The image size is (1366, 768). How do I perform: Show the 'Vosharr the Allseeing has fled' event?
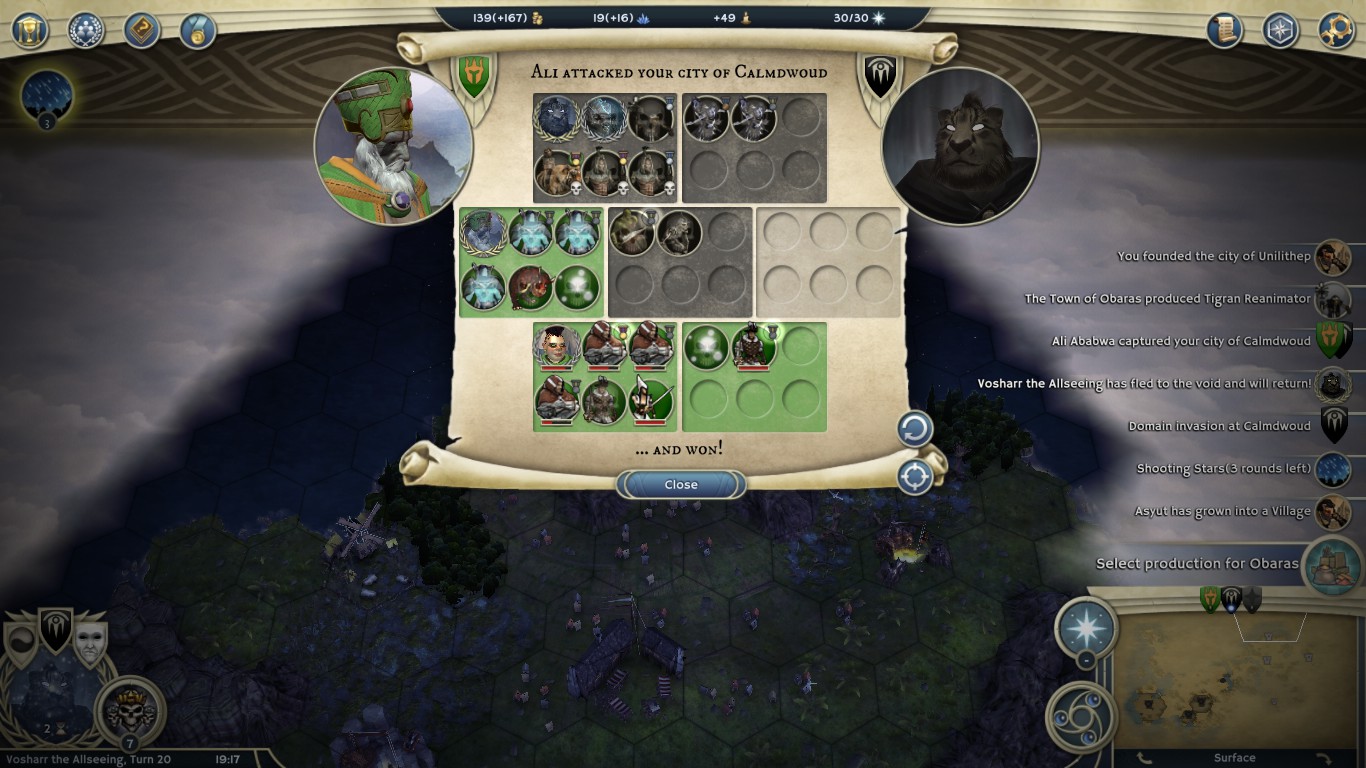pyautogui.click(x=1143, y=384)
